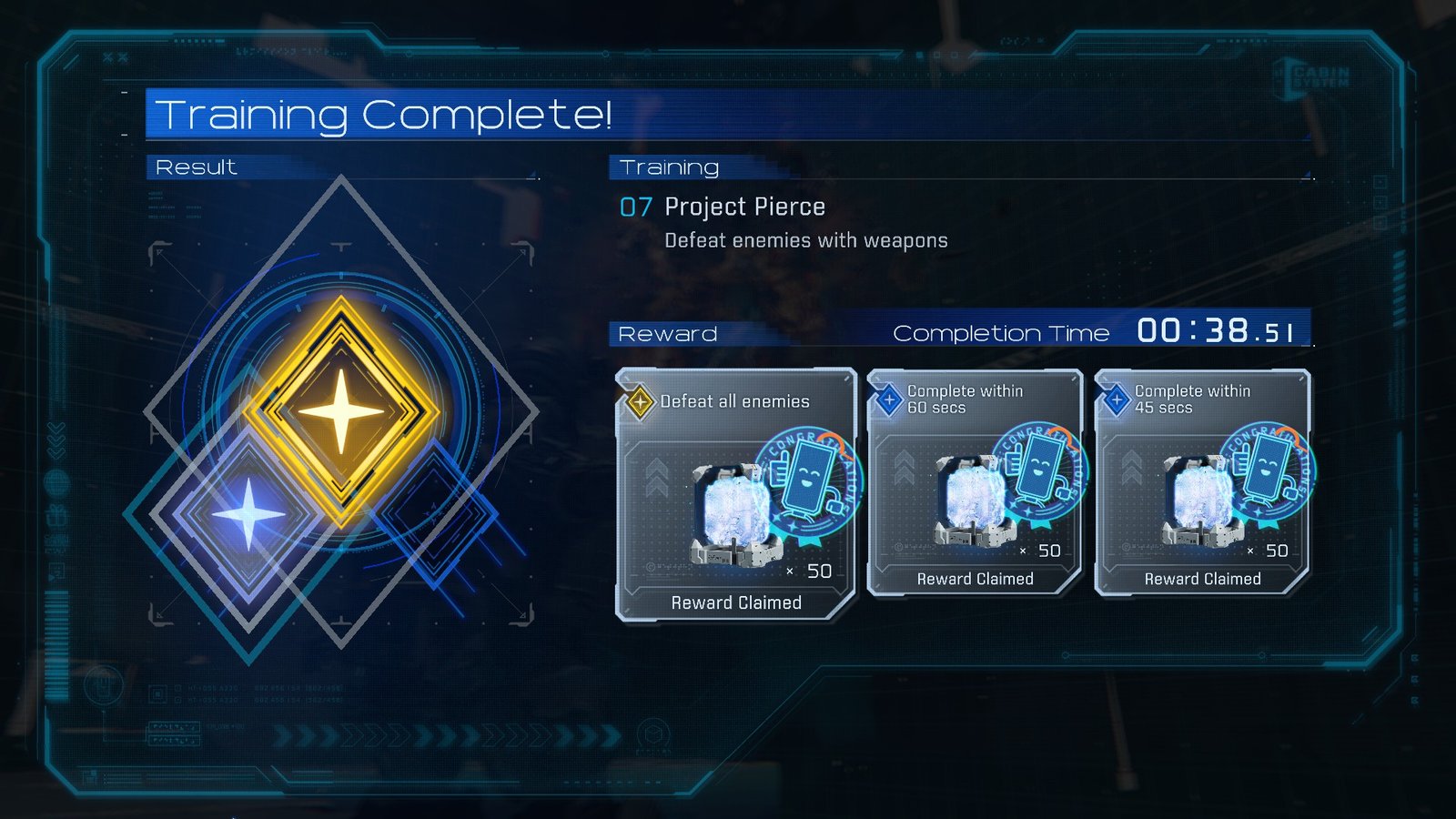
Task: Select the Defeat all enemies reward card
Action: point(735,496)
